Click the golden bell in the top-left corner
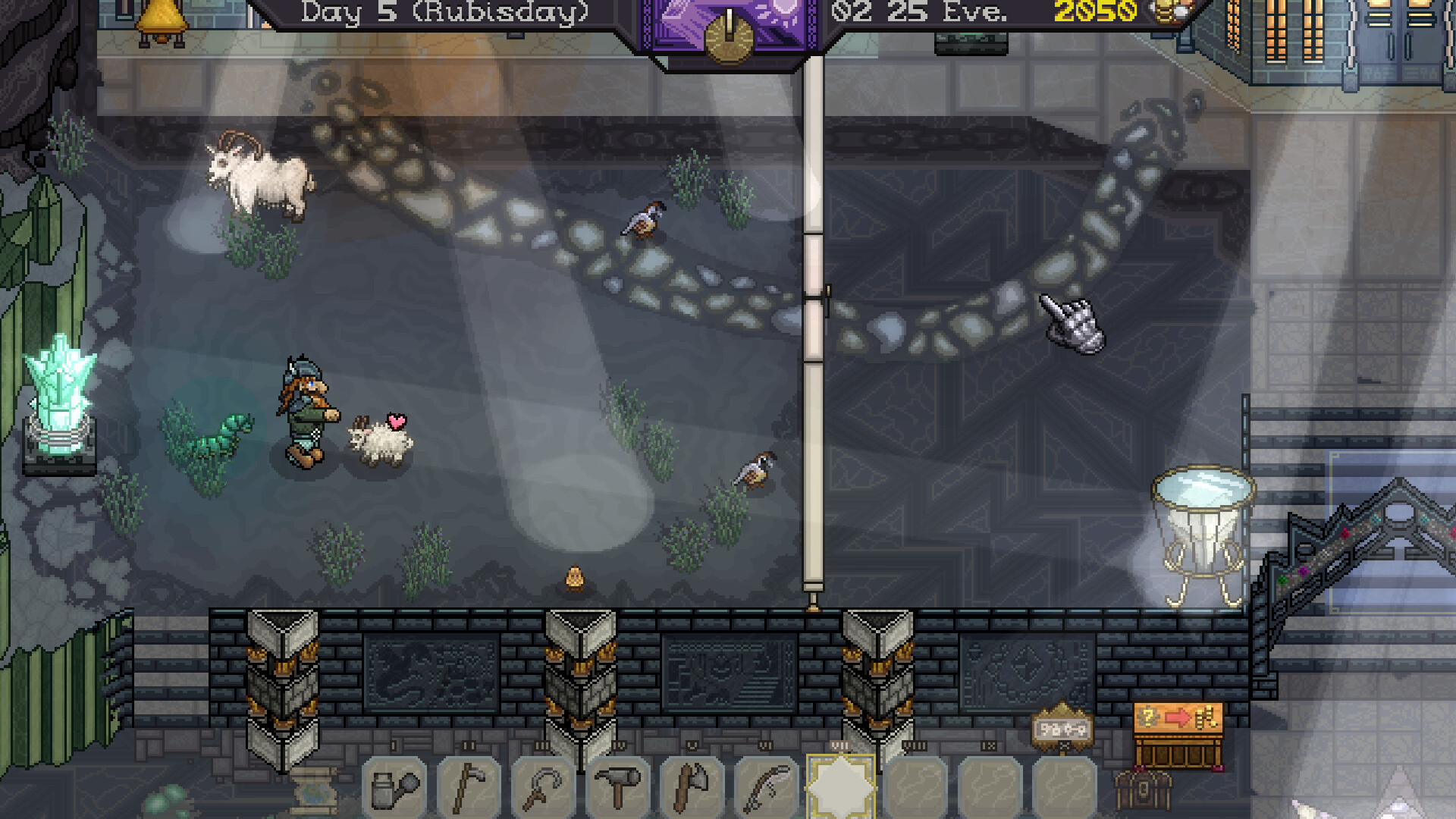Image resolution: width=1456 pixels, height=819 pixels. [x=161, y=17]
